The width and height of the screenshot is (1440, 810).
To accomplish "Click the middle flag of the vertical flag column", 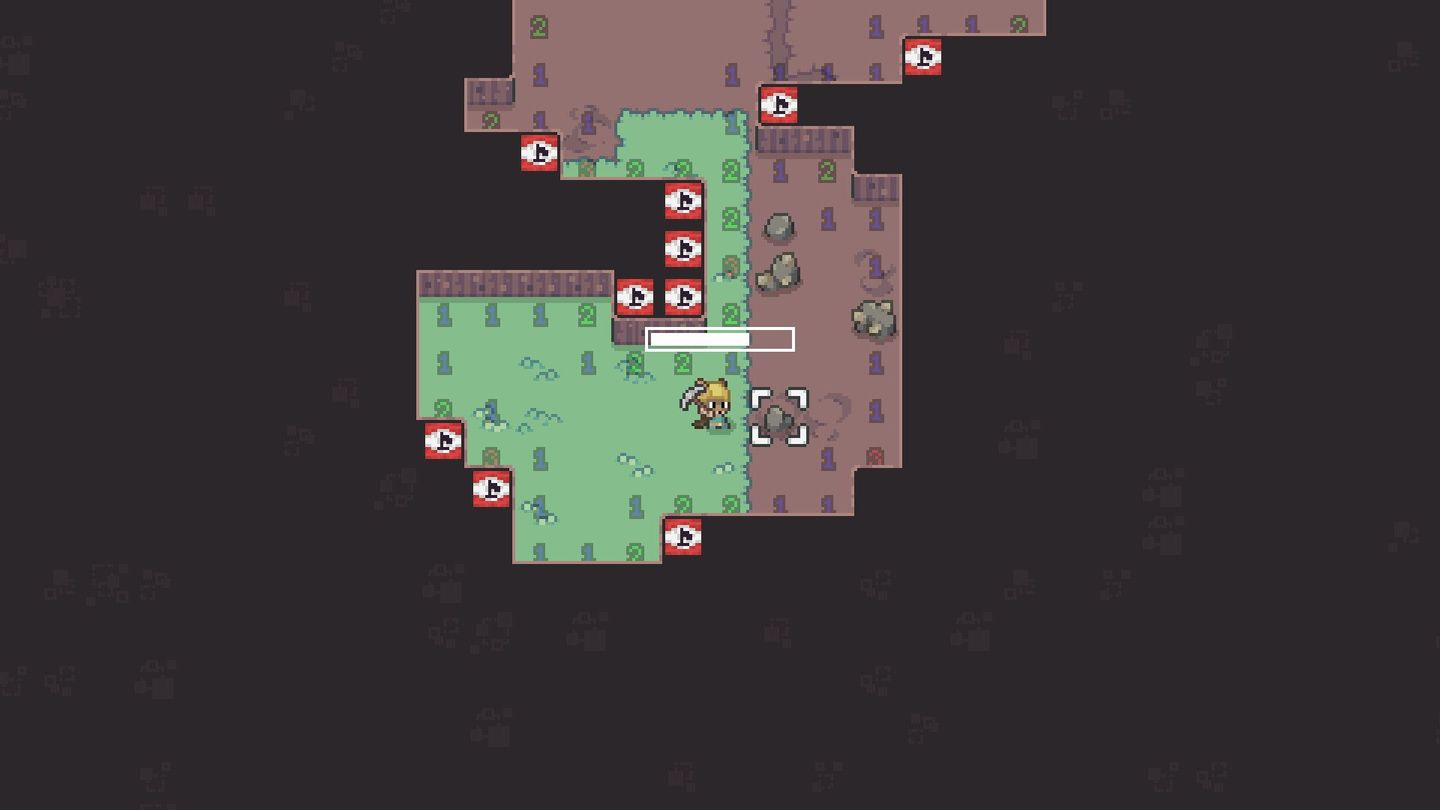I will [x=683, y=249].
